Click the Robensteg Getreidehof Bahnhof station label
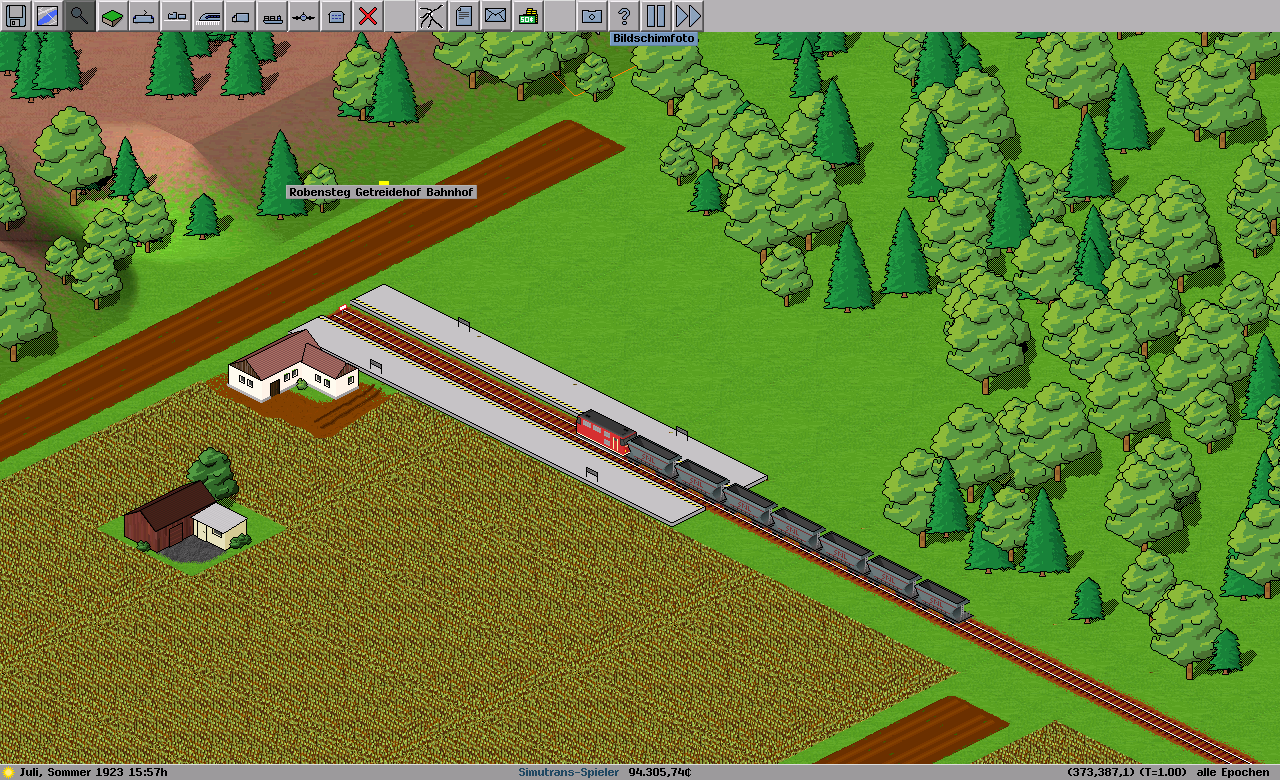Viewport: 1280px width, 780px height. click(381, 192)
